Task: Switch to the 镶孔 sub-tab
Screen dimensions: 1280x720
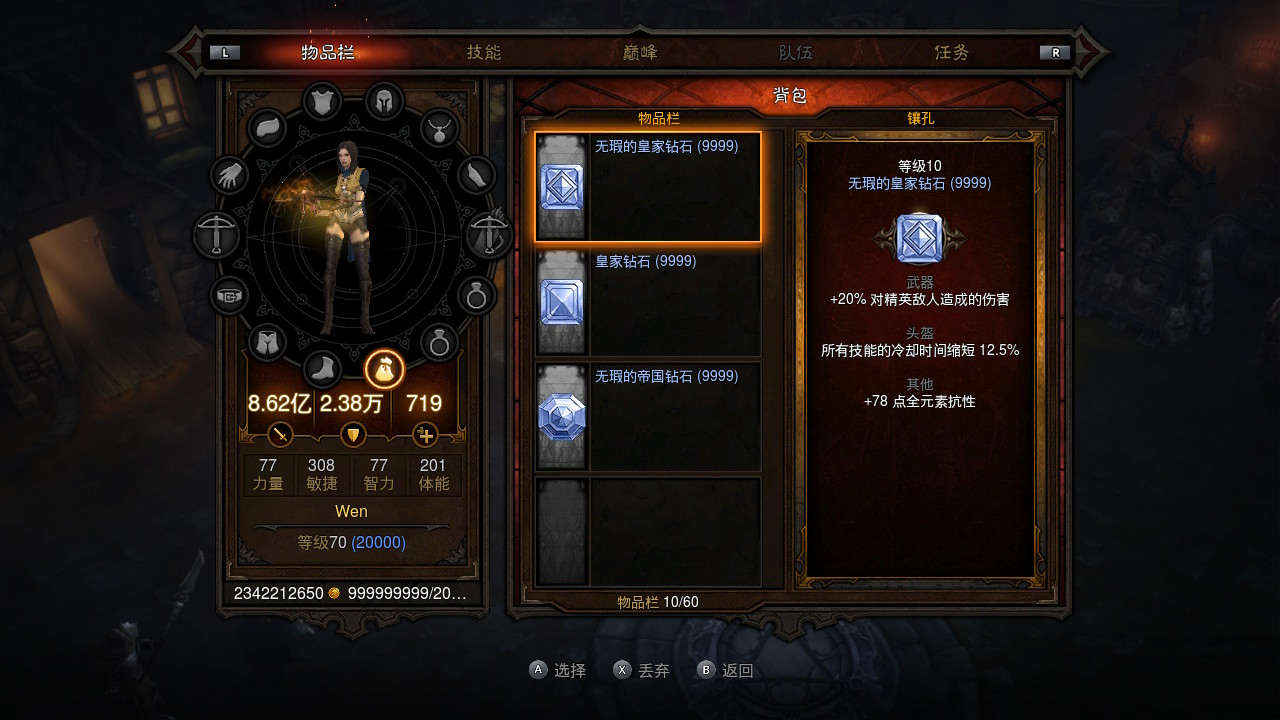Action: tap(920, 118)
